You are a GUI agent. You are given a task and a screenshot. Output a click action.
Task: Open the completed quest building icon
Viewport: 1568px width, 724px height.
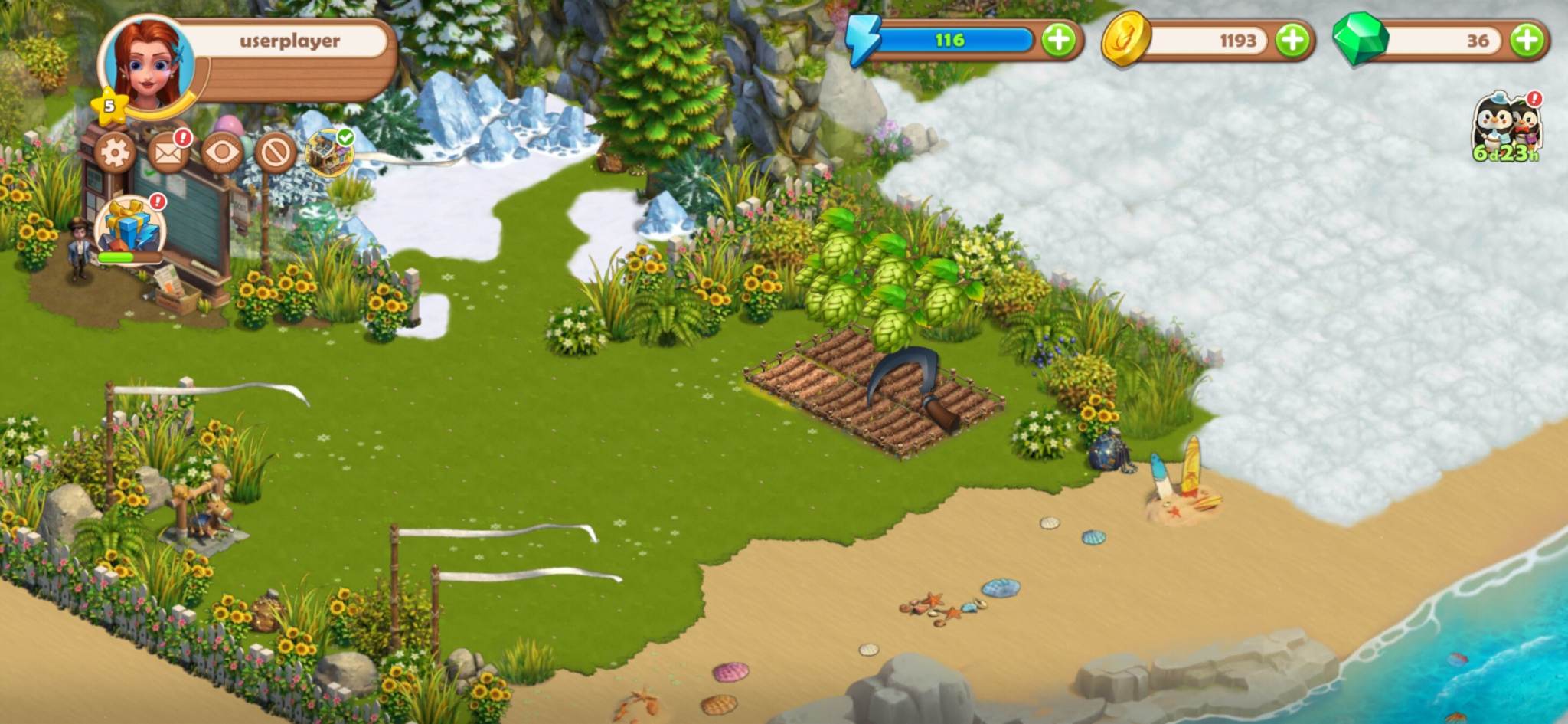click(329, 152)
